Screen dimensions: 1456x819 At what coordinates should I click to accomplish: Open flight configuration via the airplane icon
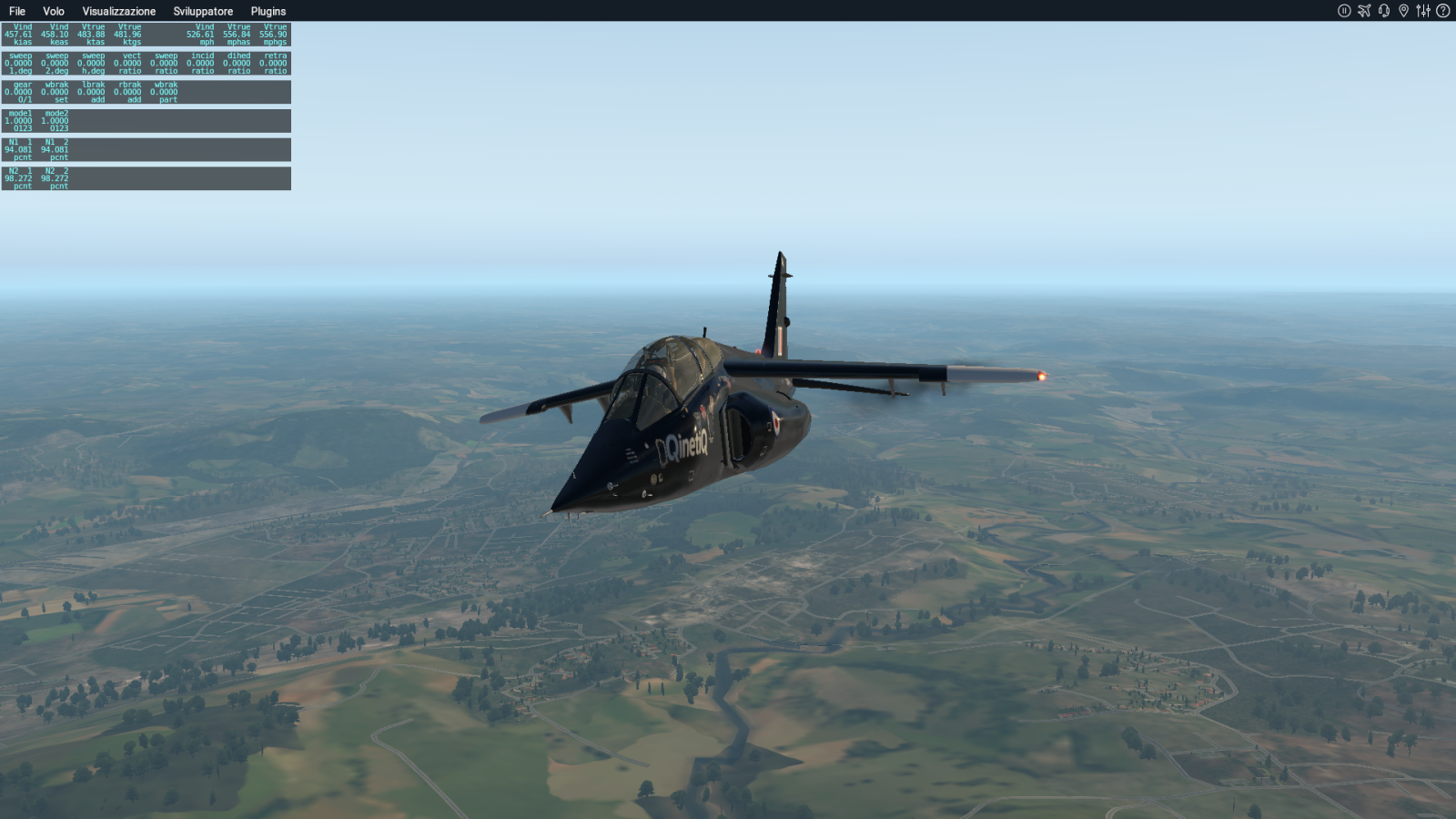pyautogui.click(x=1364, y=11)
